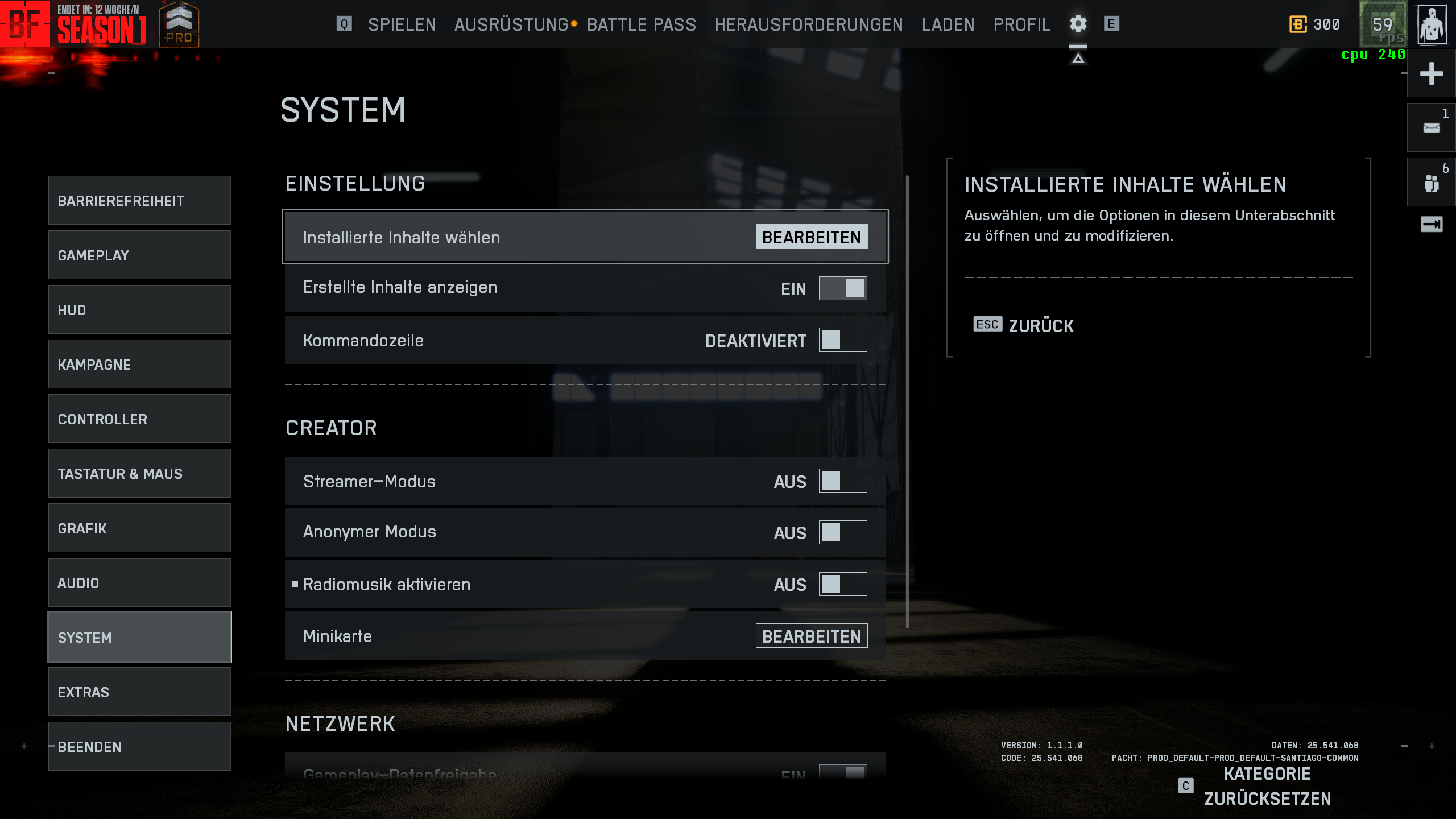Go to the Audio settings category

tap(139, 583)
